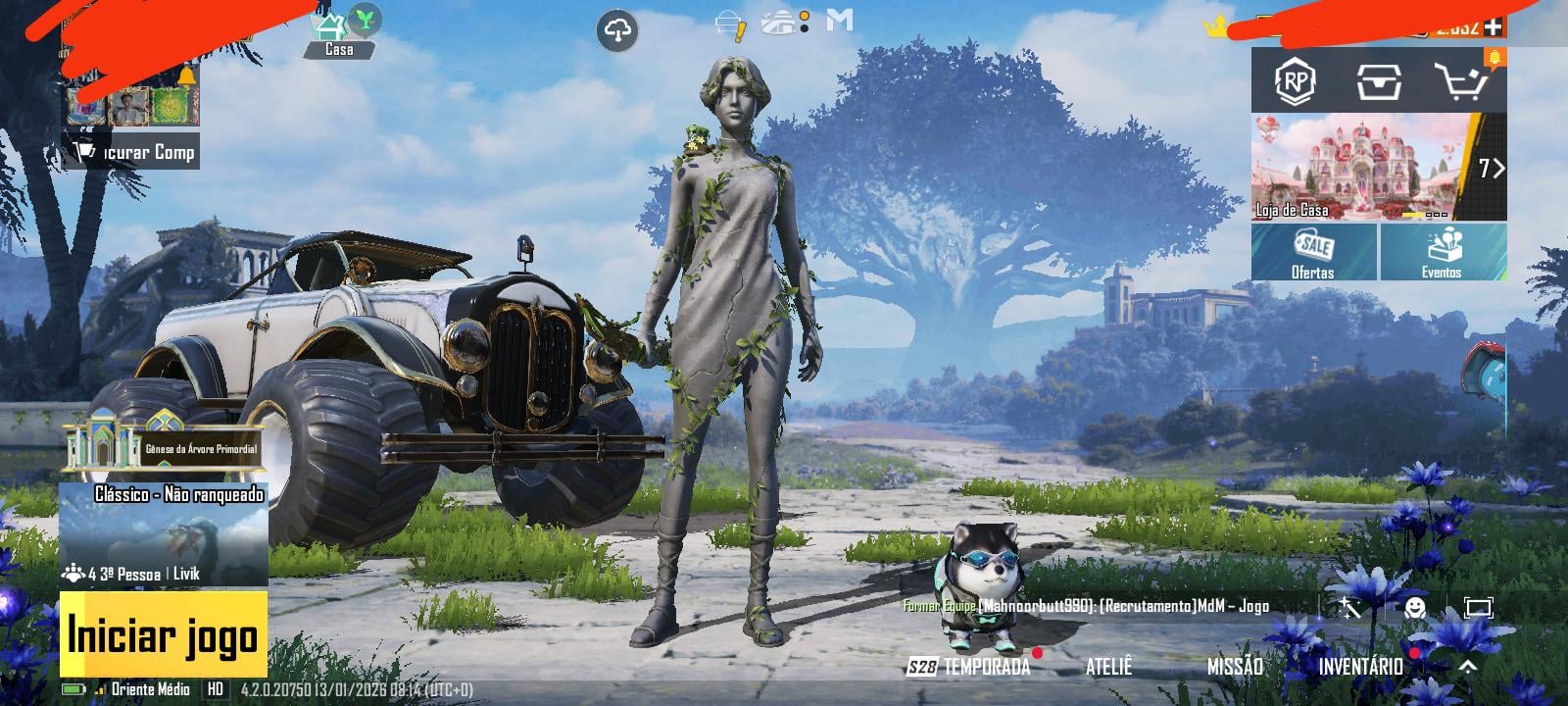The width and height of the screenshot is (1568, 706).
Task: Switch to the Temporada season tab
Action: click(x=970, y=667)
